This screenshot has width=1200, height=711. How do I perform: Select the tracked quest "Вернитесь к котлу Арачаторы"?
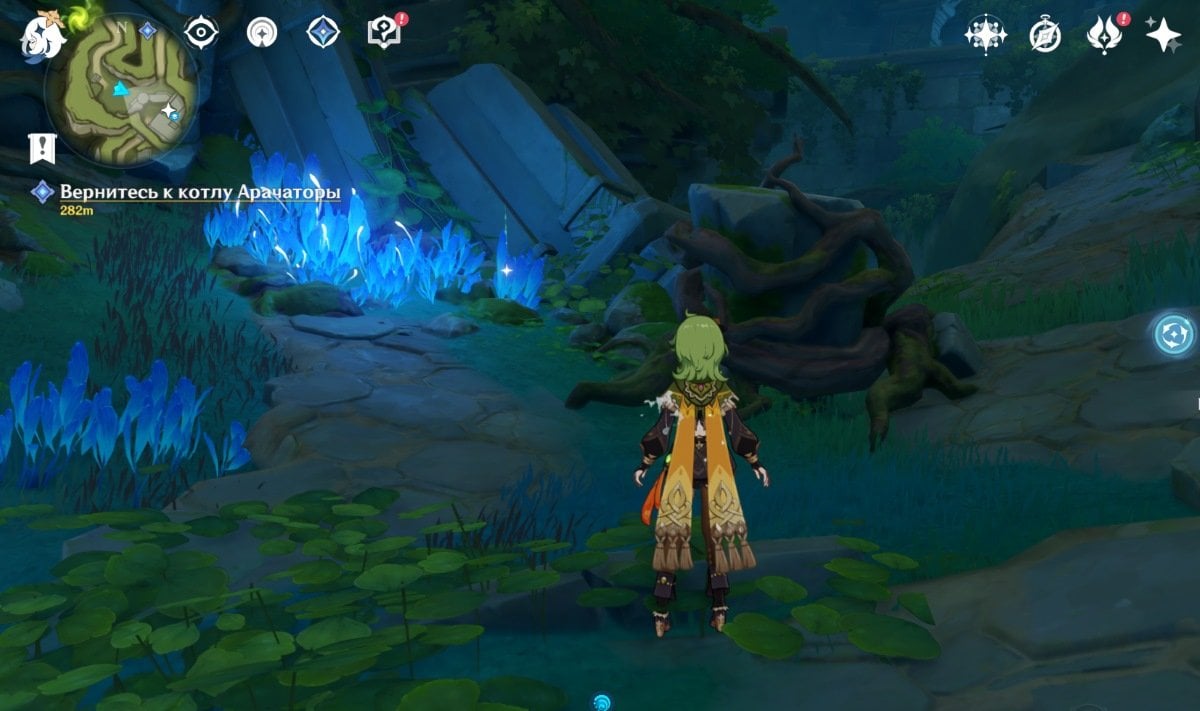(200, 192)
